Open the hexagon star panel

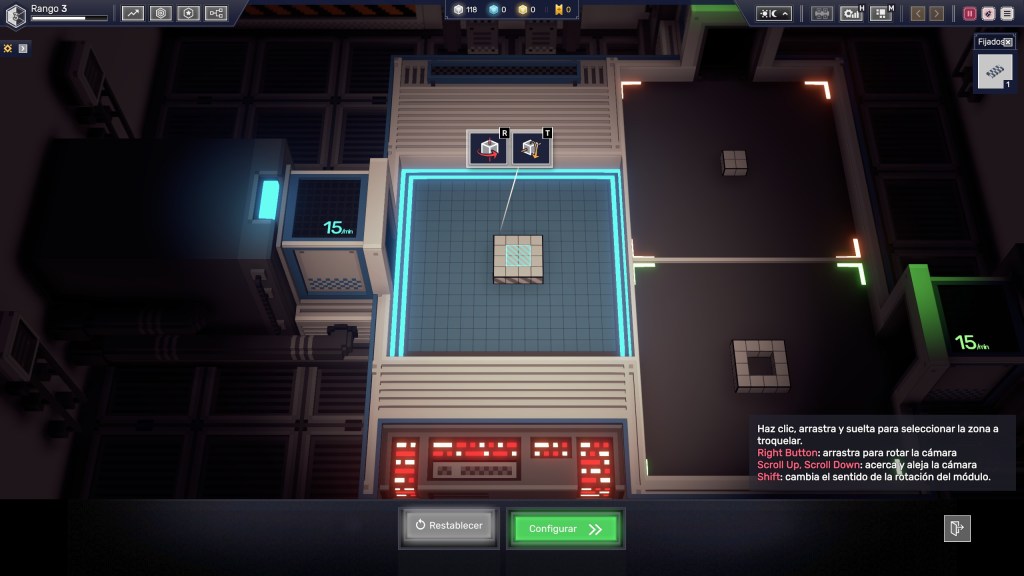pos(189,13)
